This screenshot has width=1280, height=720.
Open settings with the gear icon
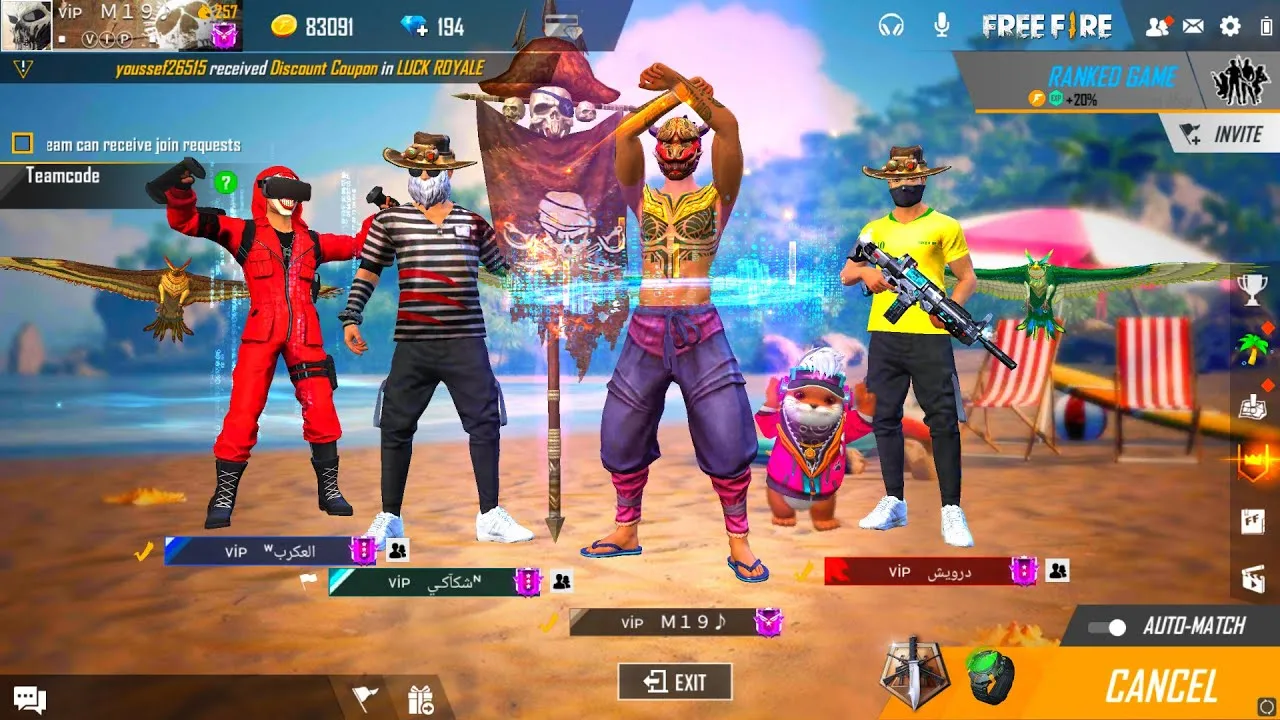pos(1230,27)
